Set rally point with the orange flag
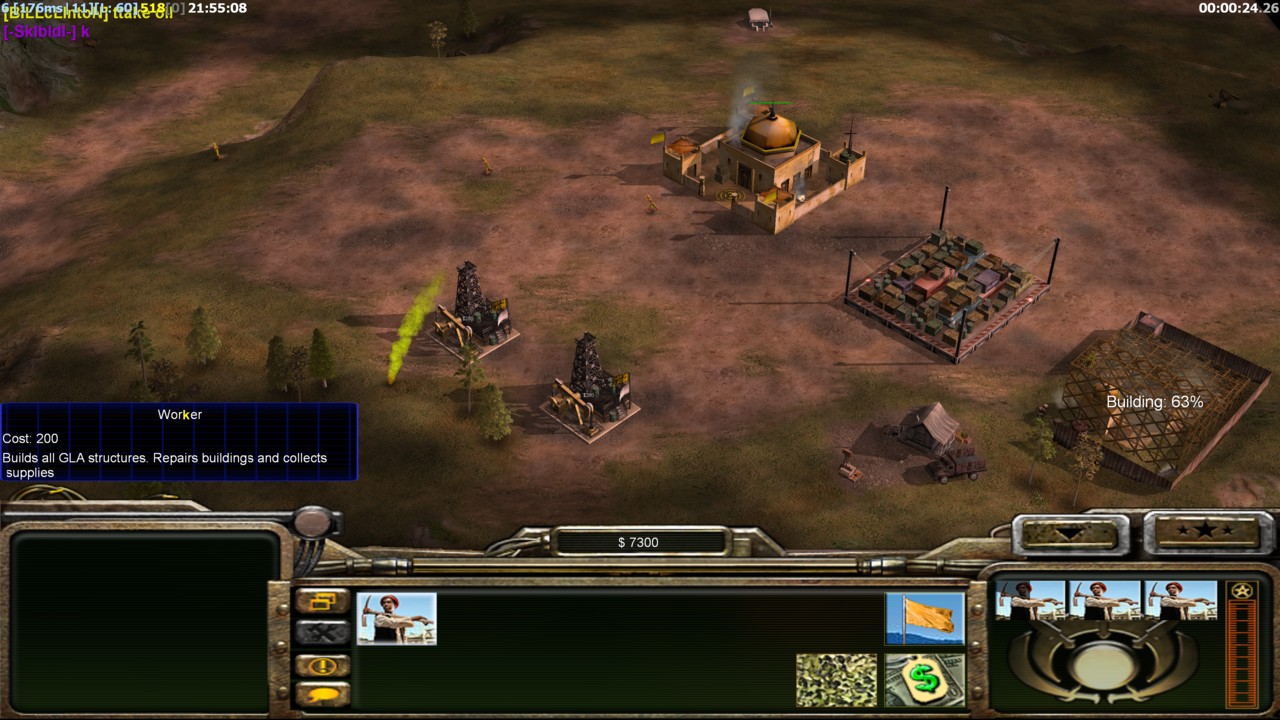This screenshot has width=1280, height=720. pyautogui.click(x=924, y=618)
